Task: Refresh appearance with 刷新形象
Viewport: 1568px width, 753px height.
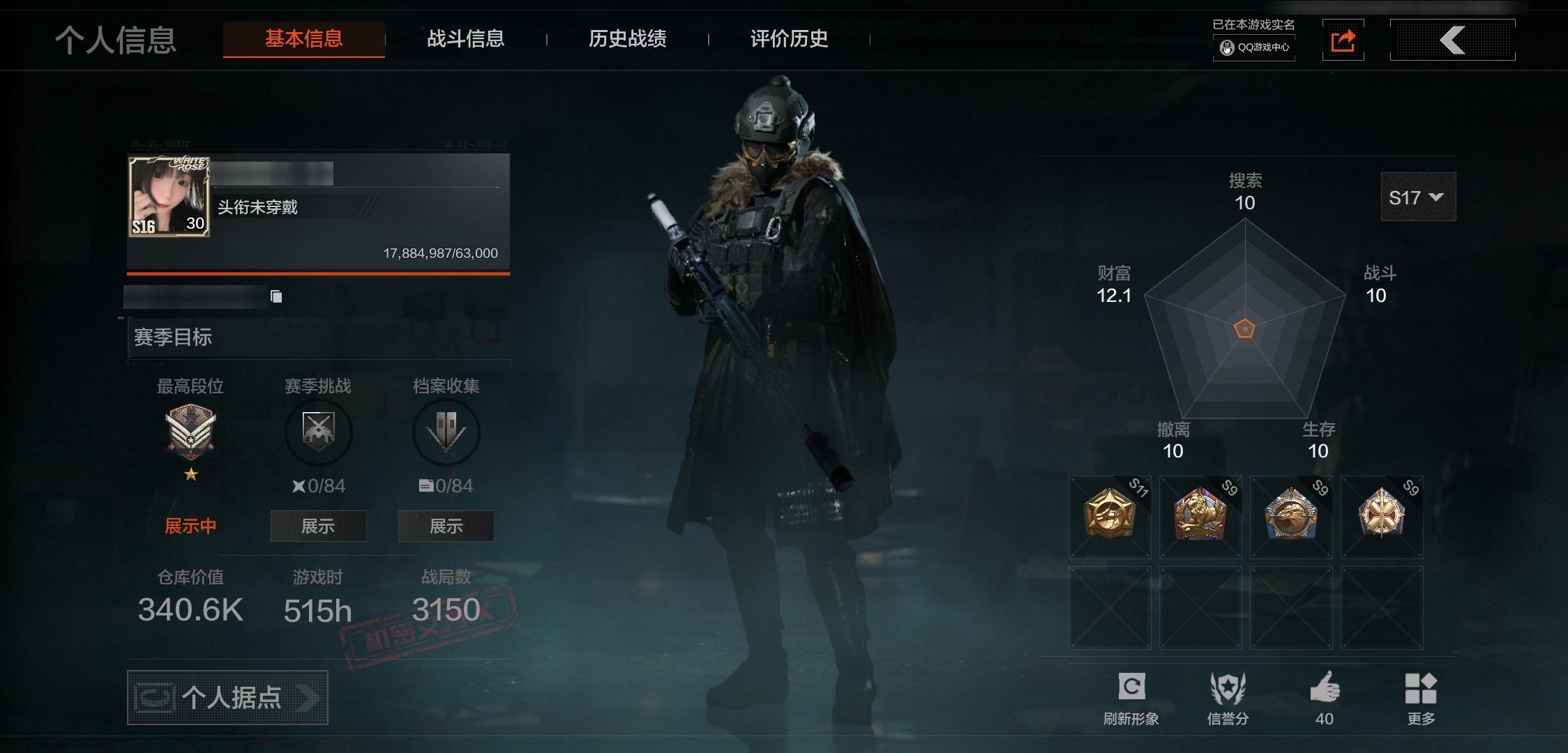Action: pos(1131,697)
